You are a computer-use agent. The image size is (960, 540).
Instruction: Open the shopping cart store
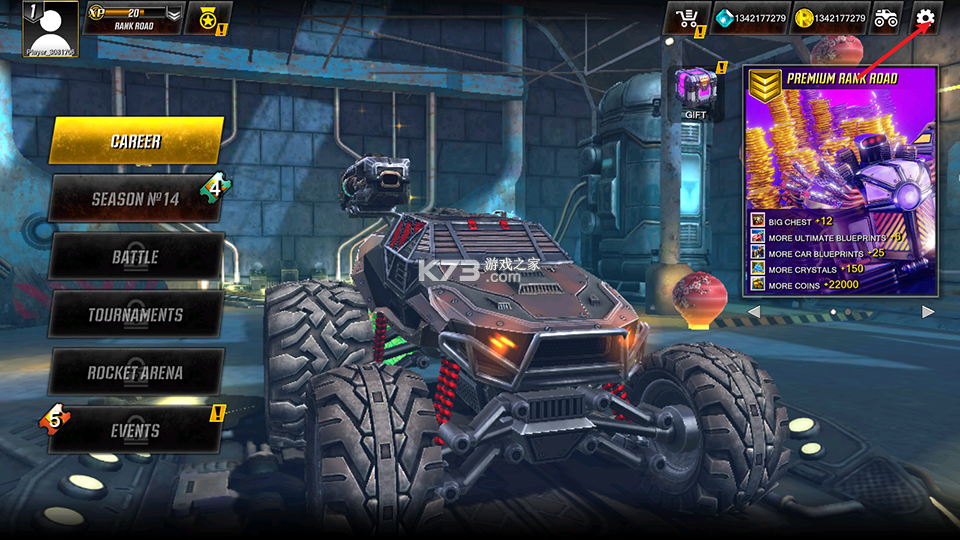[687, 18]
